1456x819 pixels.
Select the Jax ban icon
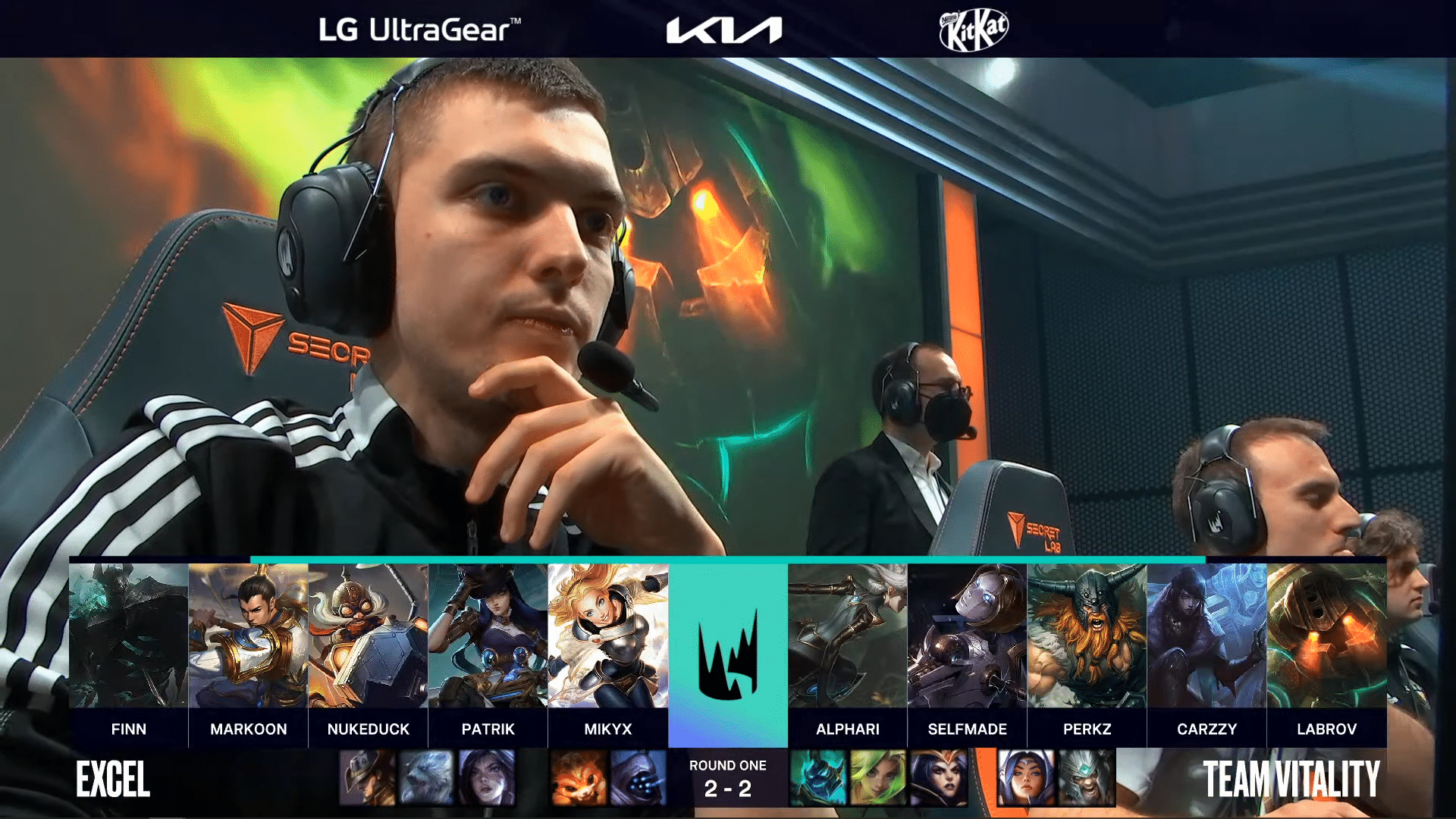tap(639, 777)
